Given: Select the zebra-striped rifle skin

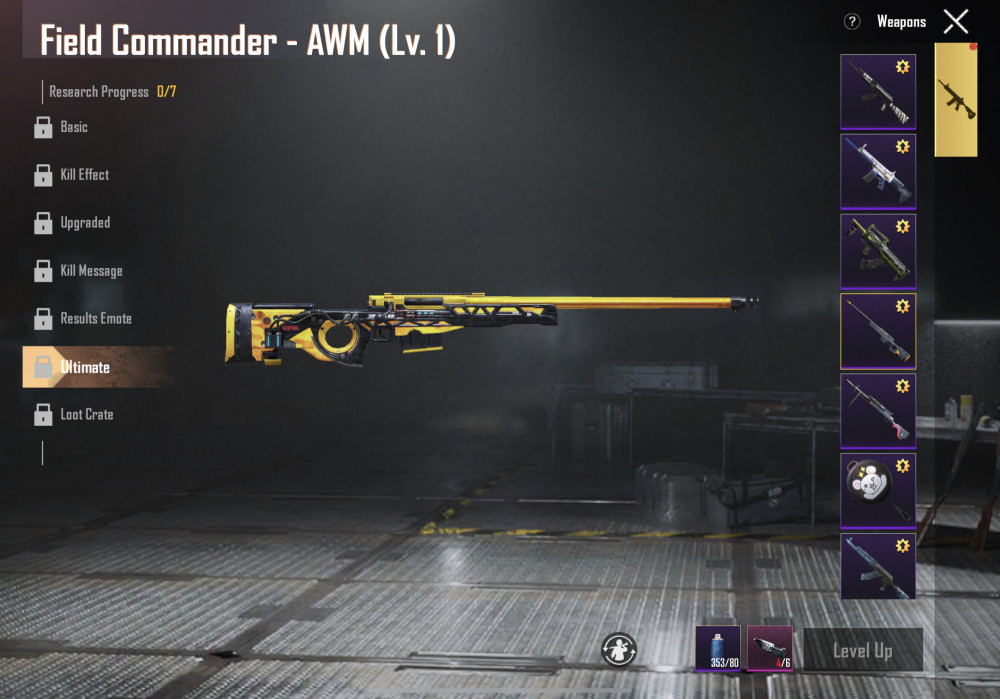Looking at the screenshot, I should pyautogui.click(x=877, y=92).
